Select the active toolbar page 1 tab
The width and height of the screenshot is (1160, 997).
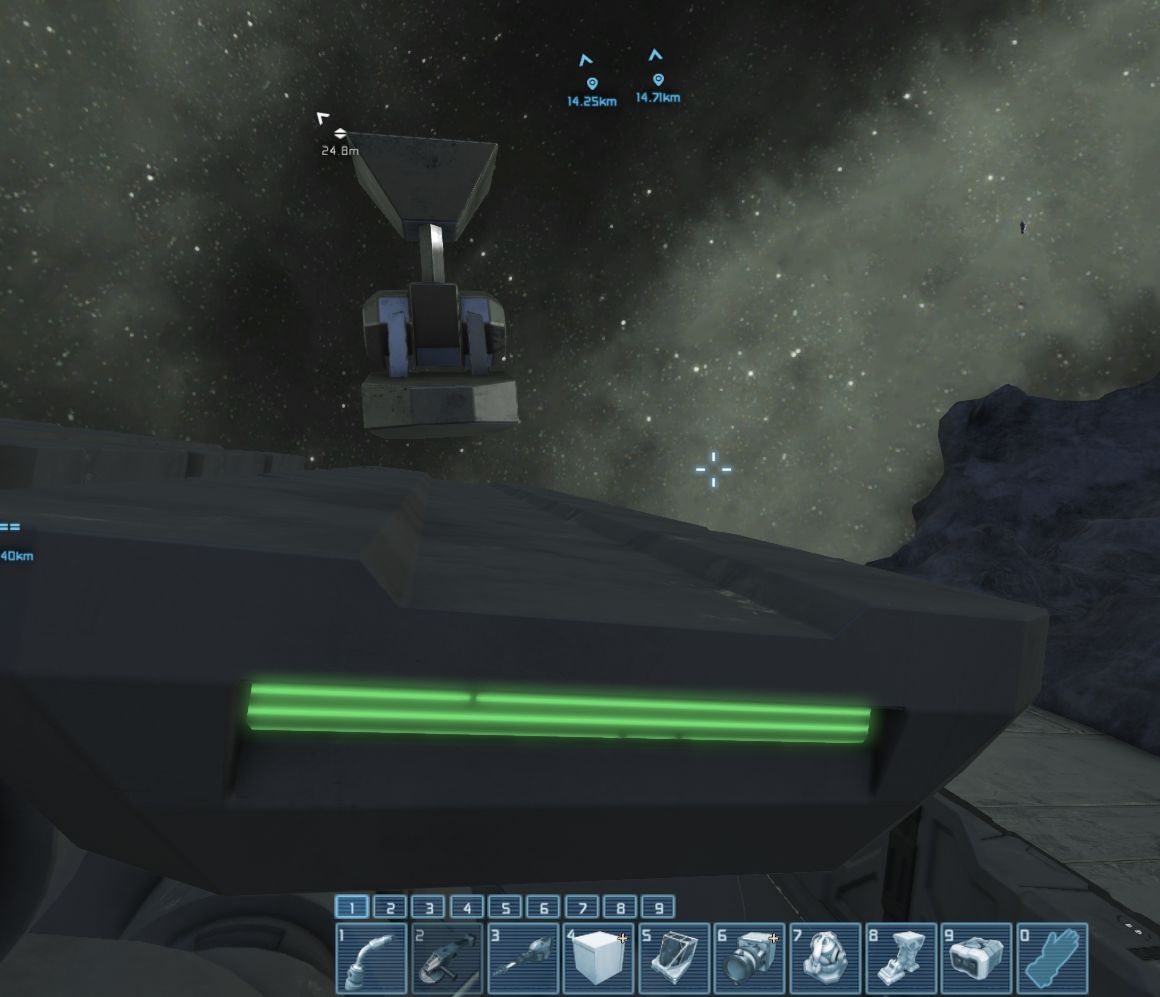pos(352,908)
